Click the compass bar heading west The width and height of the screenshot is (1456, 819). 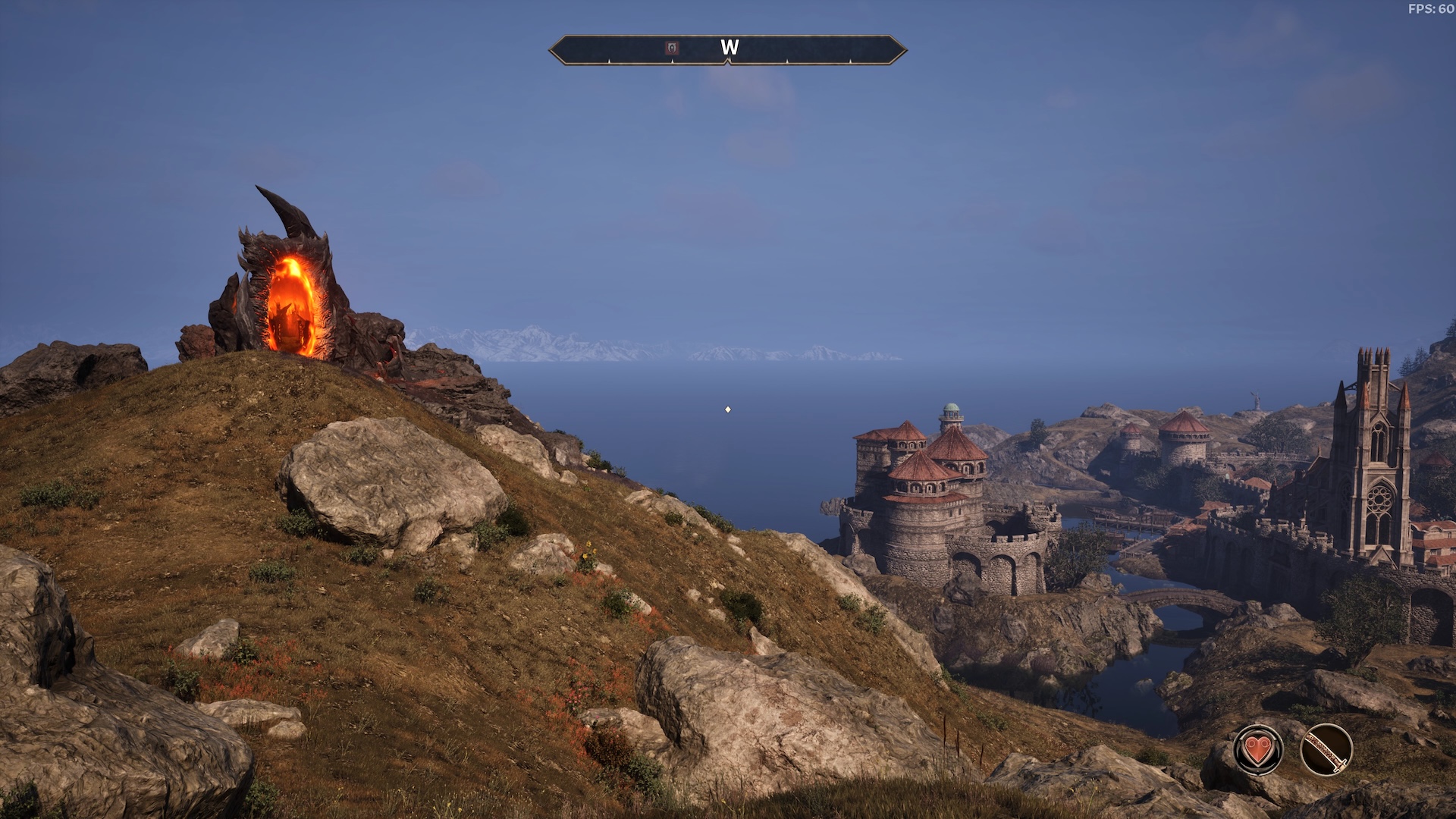tap(729, 49)
